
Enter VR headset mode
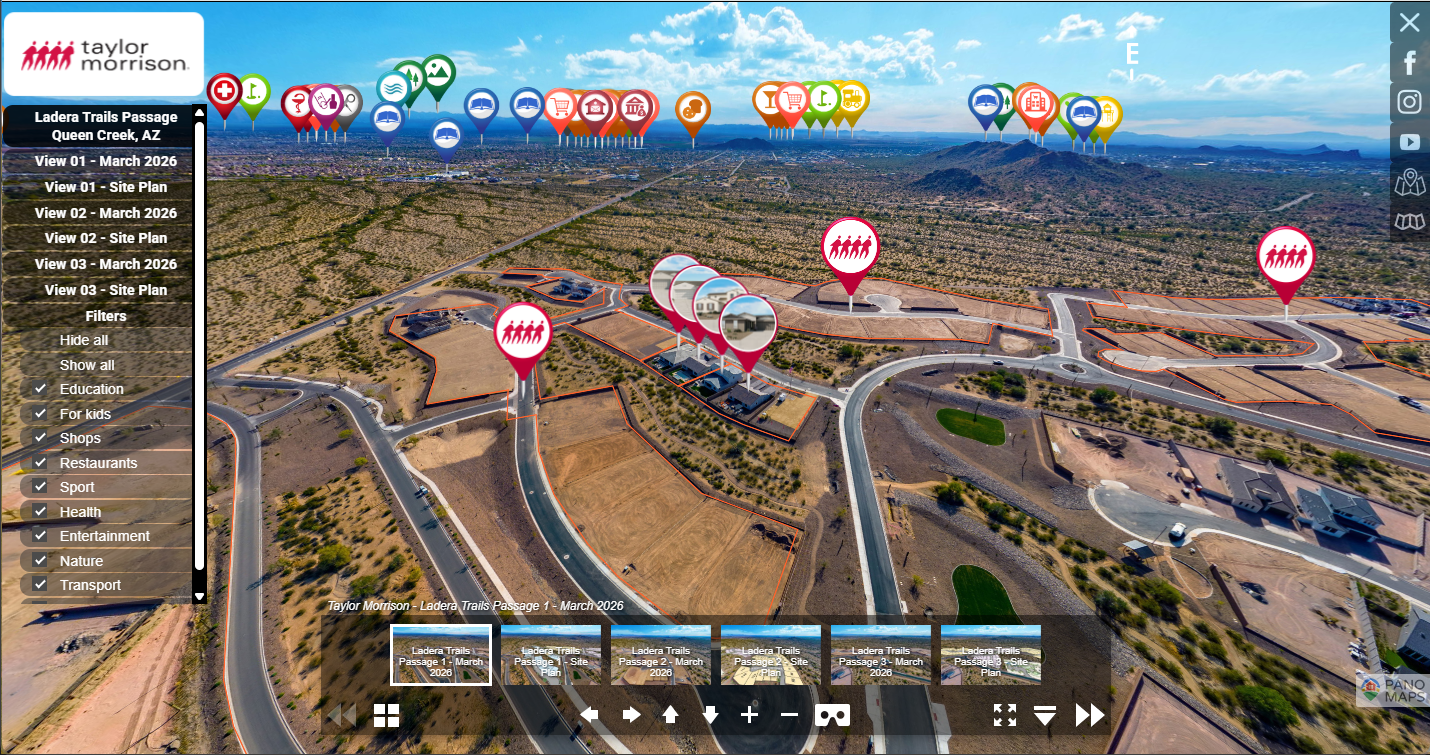click(x=833, y=715)
